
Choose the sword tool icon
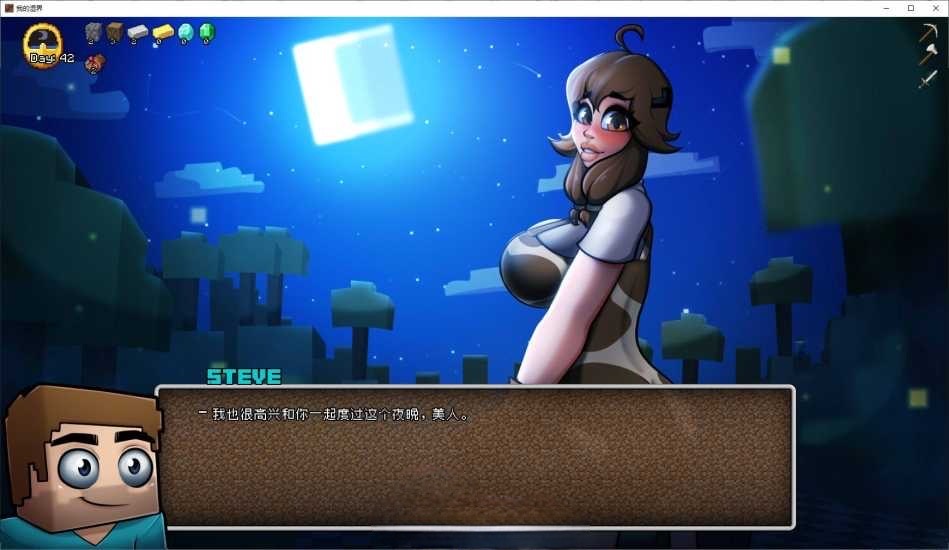click(928, 79)
